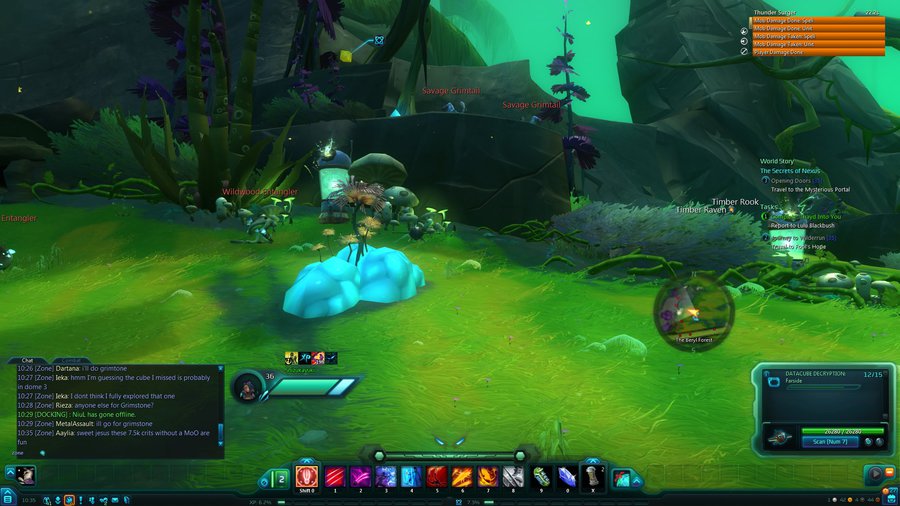Use the purple slash ability in slot 2
The height and width of the screenshot is (506, 900).
click(x=359, y=477)
